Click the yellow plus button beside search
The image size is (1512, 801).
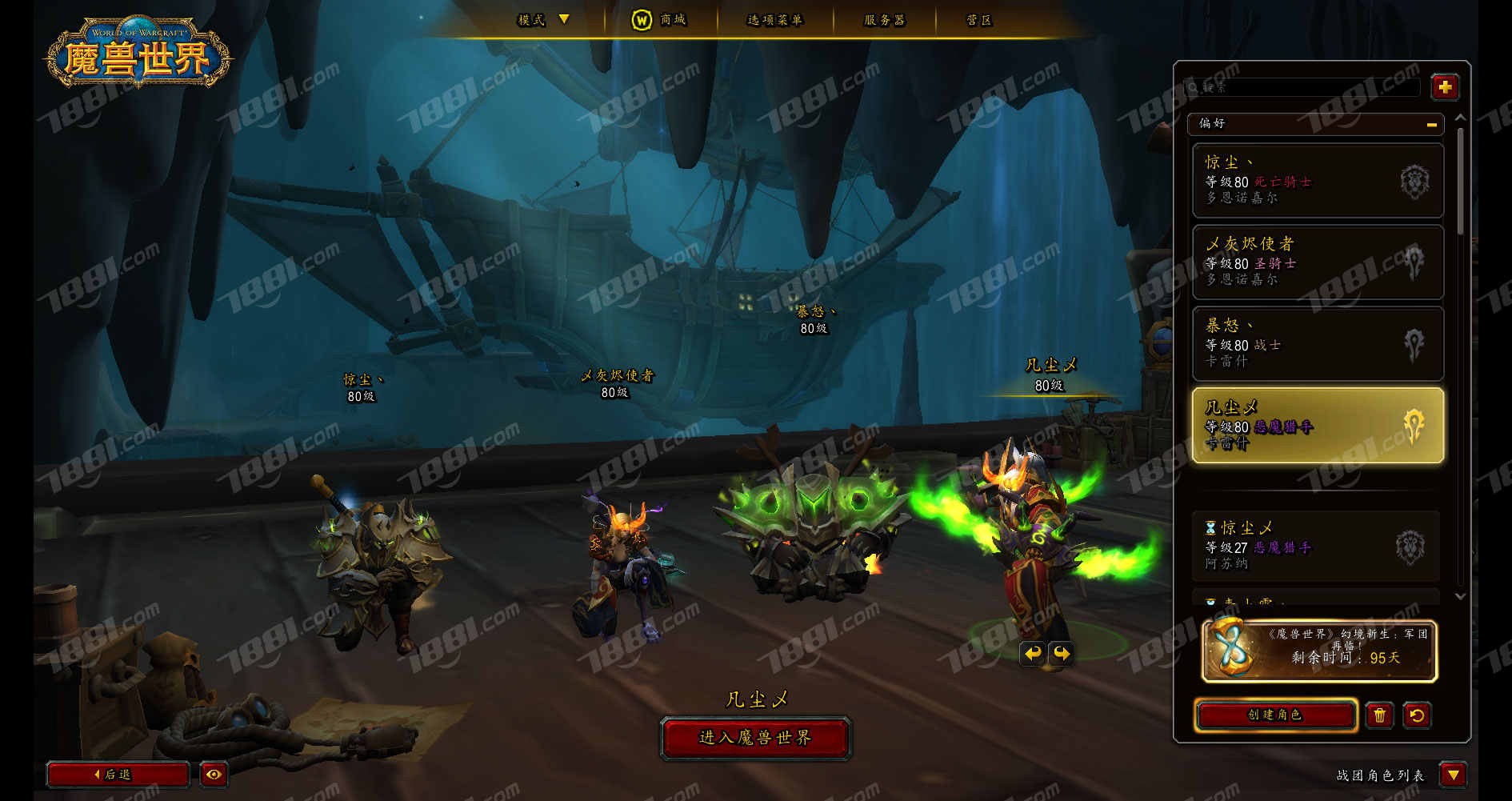click(x=1445, y=87)
